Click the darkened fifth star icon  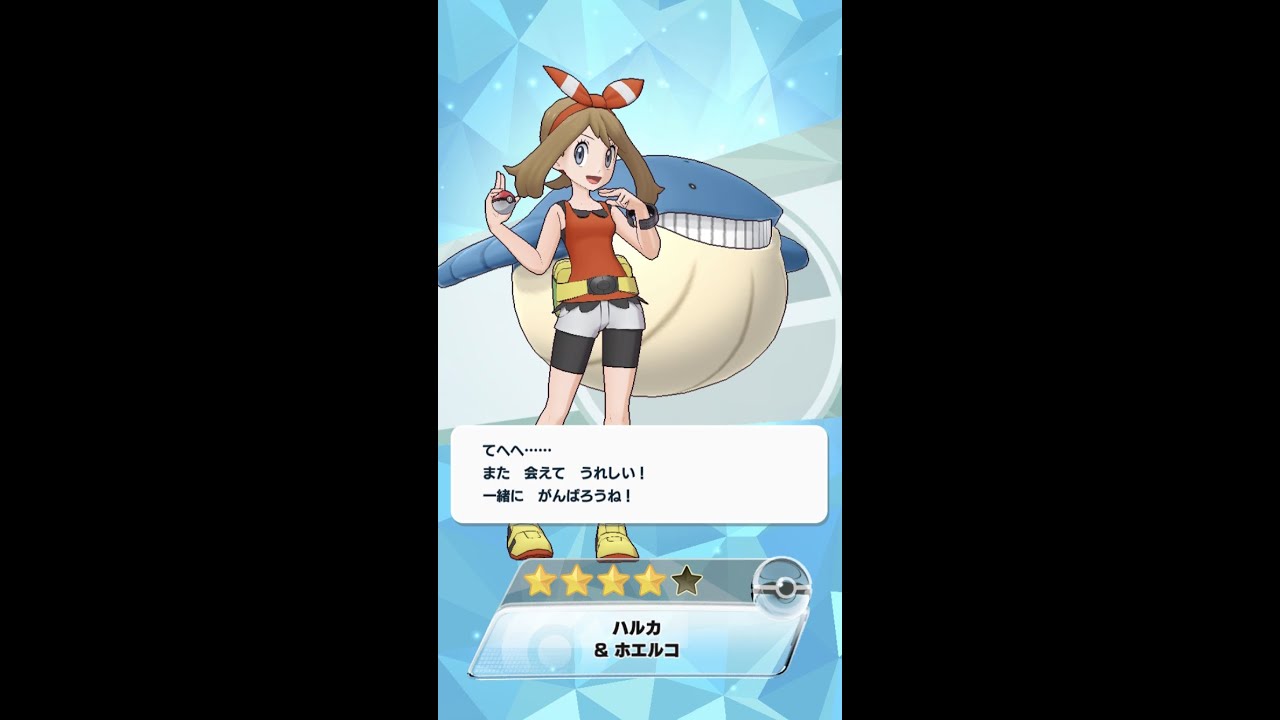click(686, 580)
